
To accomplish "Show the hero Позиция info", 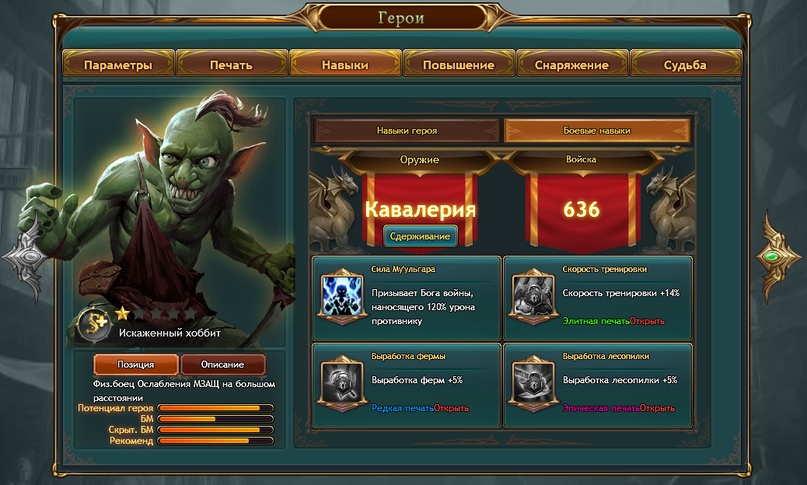I will [x=136, y=365].
